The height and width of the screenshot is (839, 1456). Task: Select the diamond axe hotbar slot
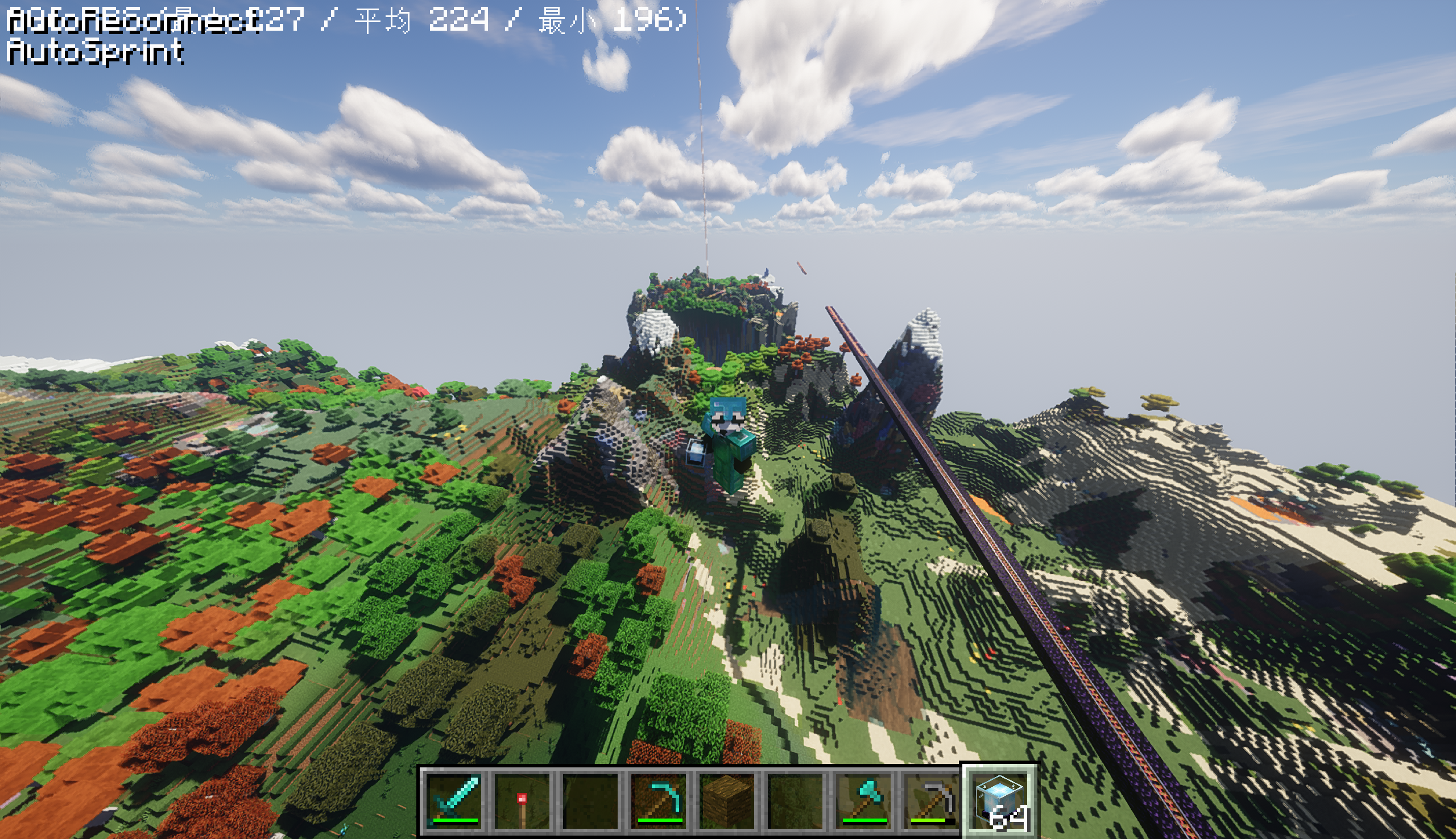click(864, 800)
